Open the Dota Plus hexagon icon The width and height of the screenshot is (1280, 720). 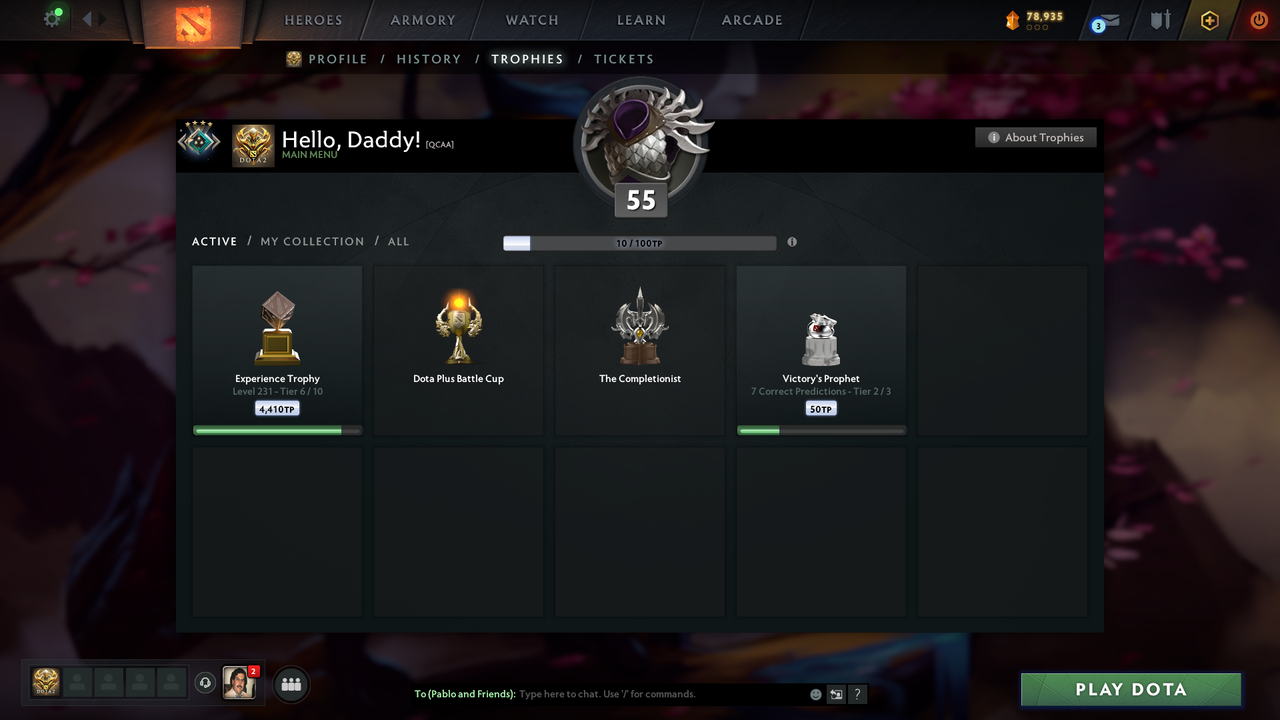coord(1209,19)
